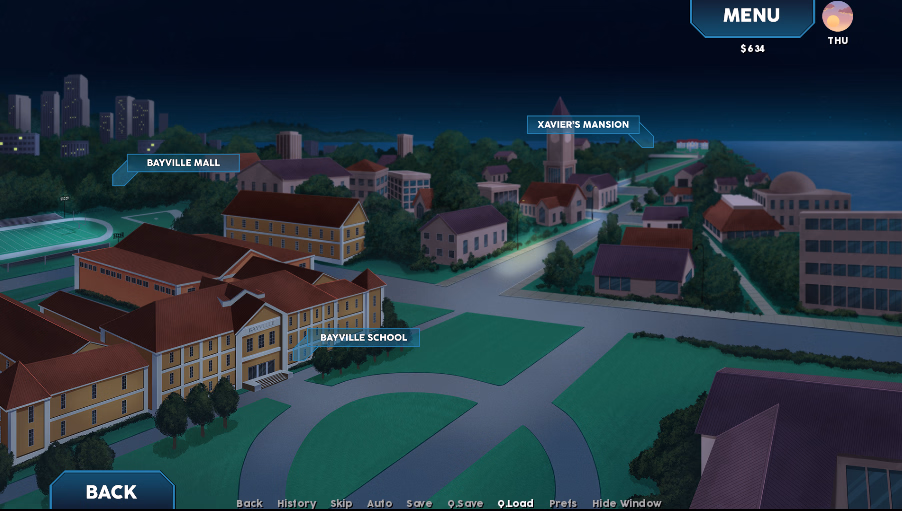
Task: Quick load with Q.Load
Action: [x=515, y=504]
